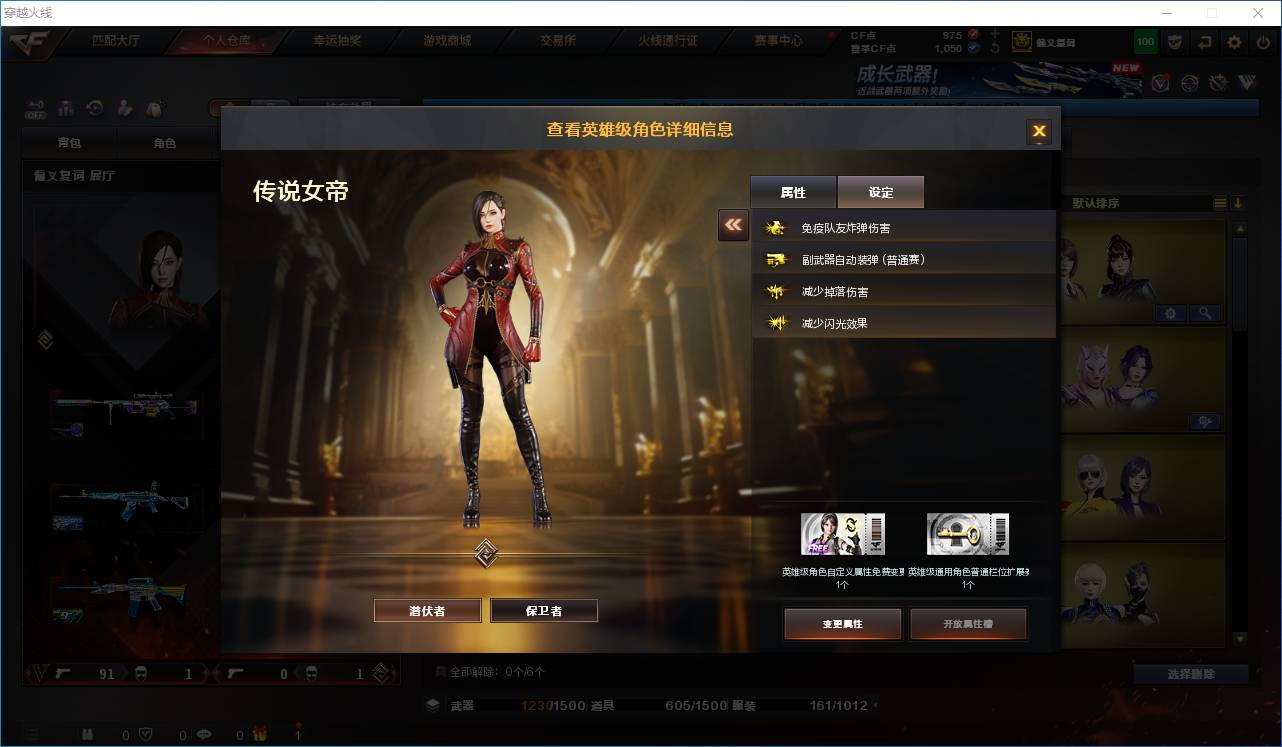Click the gear icon on top-right character card
The image size is (1282, 747).
[x=1170, y=313]
